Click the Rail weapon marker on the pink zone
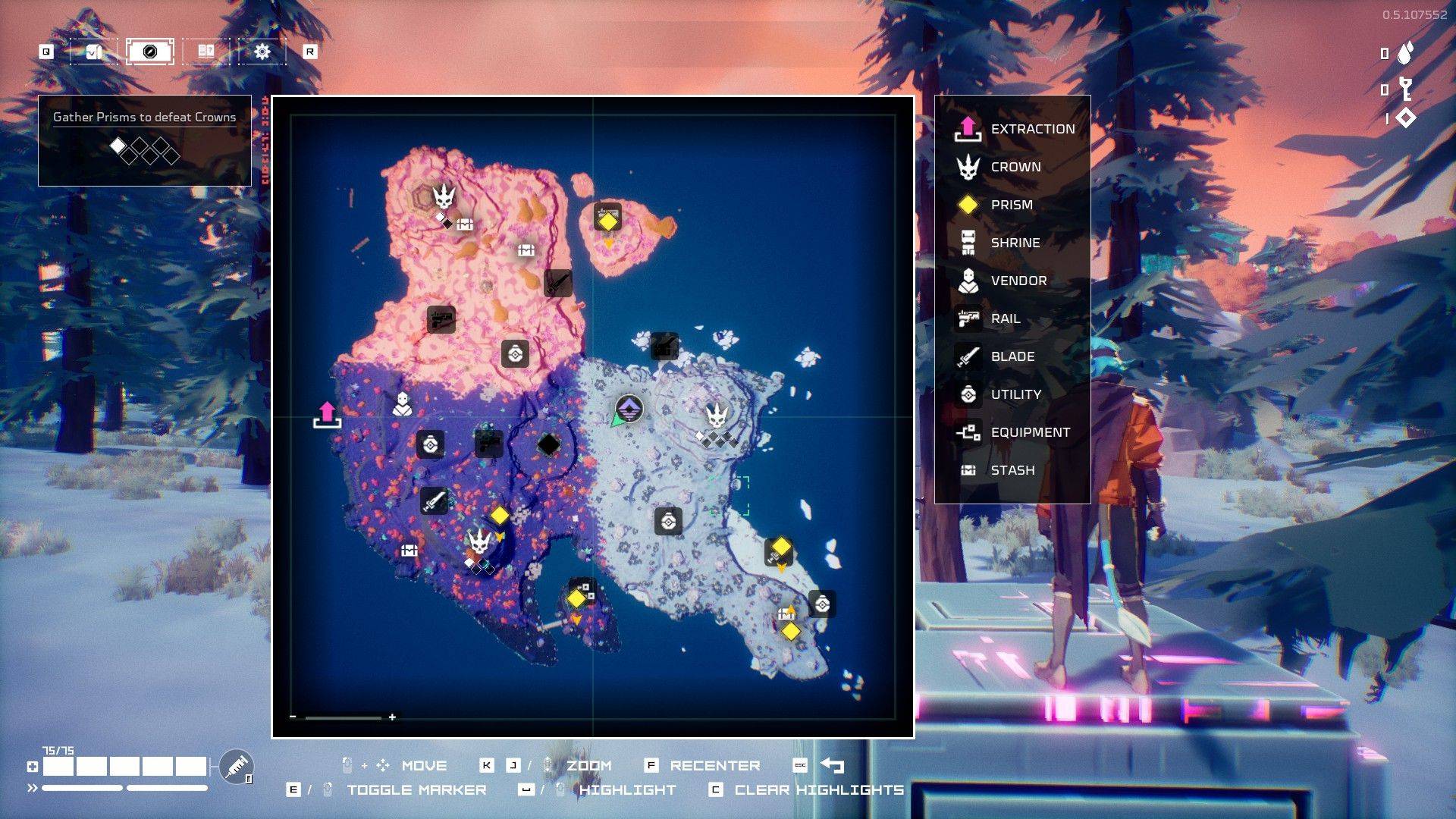Viewport: 1456px width, 819px height. pos(440,319)
